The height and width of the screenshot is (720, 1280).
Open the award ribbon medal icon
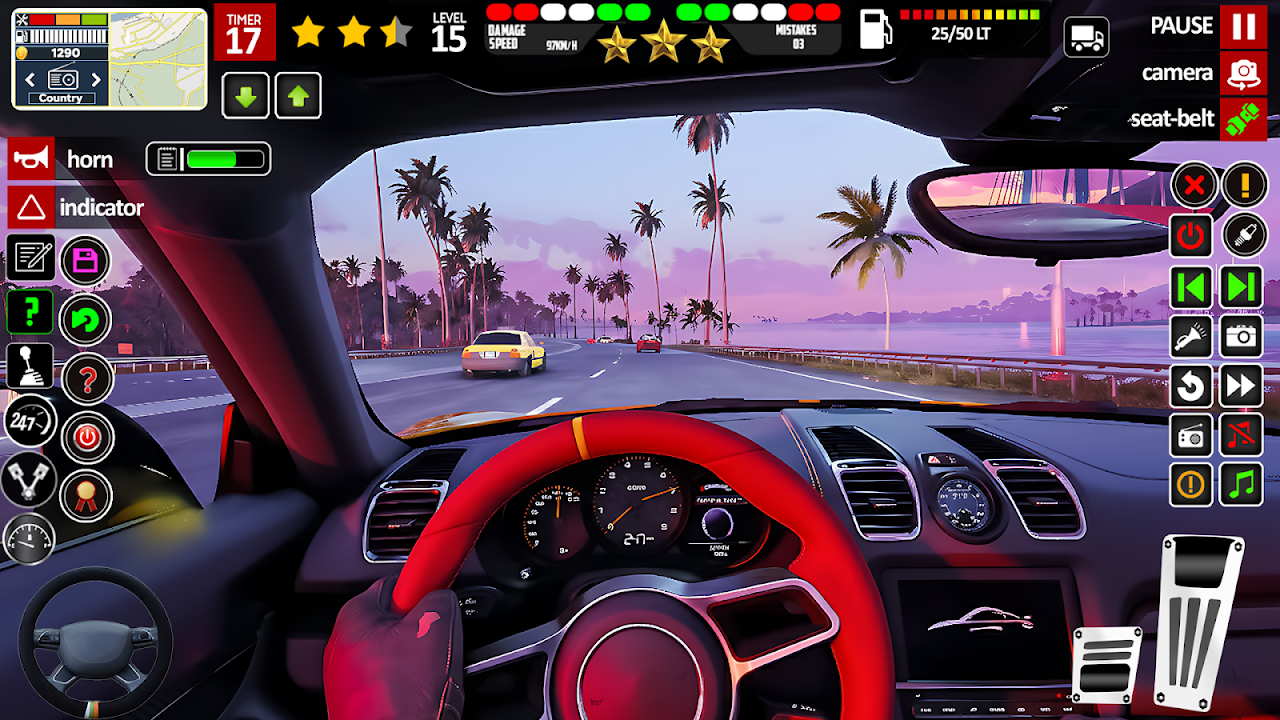86,495
